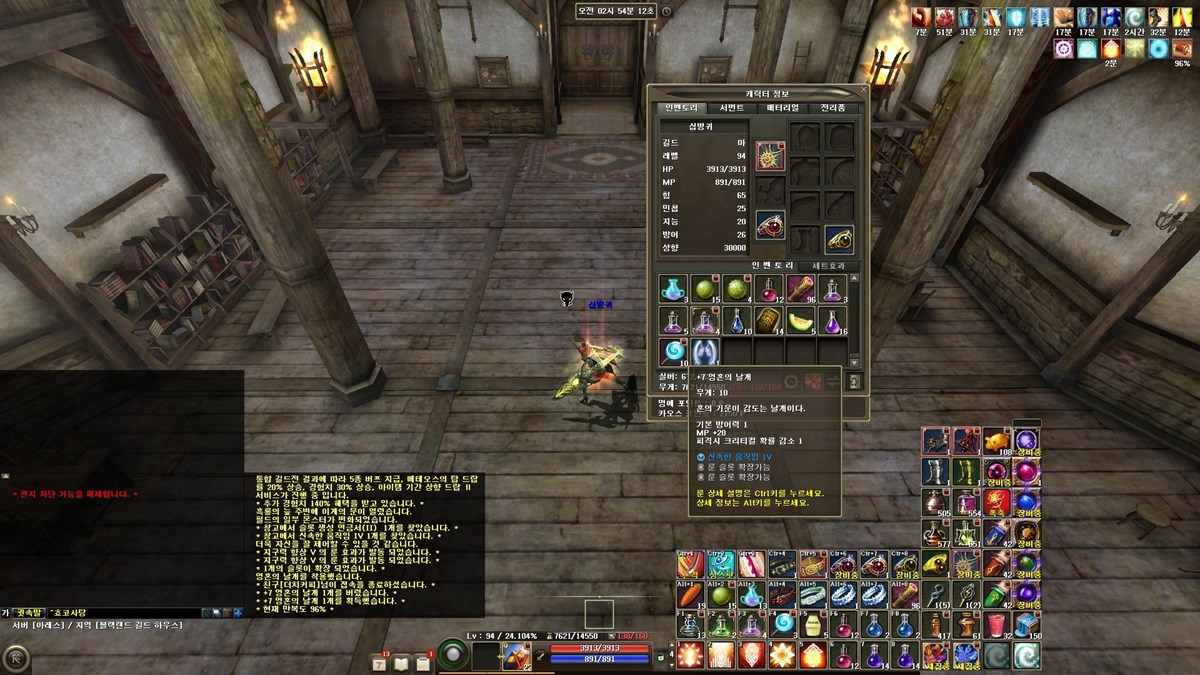Viewport: 1200px width, 675px height.
Task: Switch to the 서번트 tab
Action: click(x=731, y=108)
